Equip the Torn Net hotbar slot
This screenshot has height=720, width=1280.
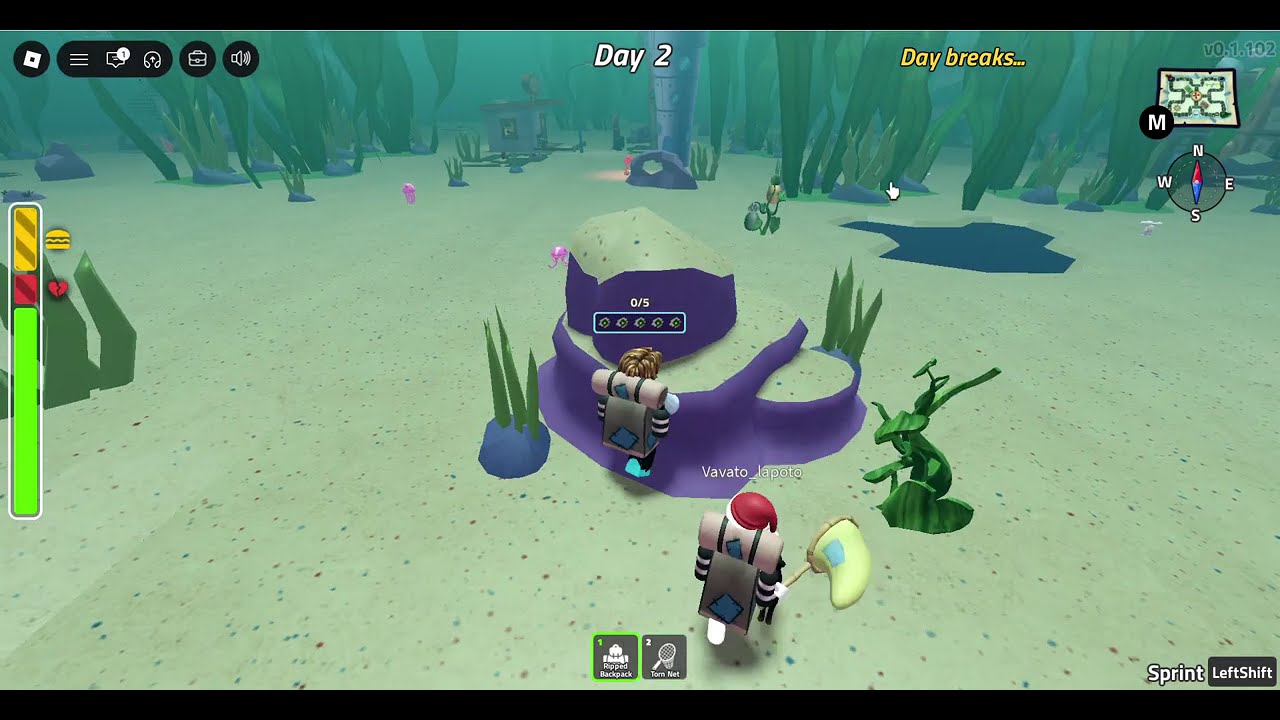tap(665, 657)
